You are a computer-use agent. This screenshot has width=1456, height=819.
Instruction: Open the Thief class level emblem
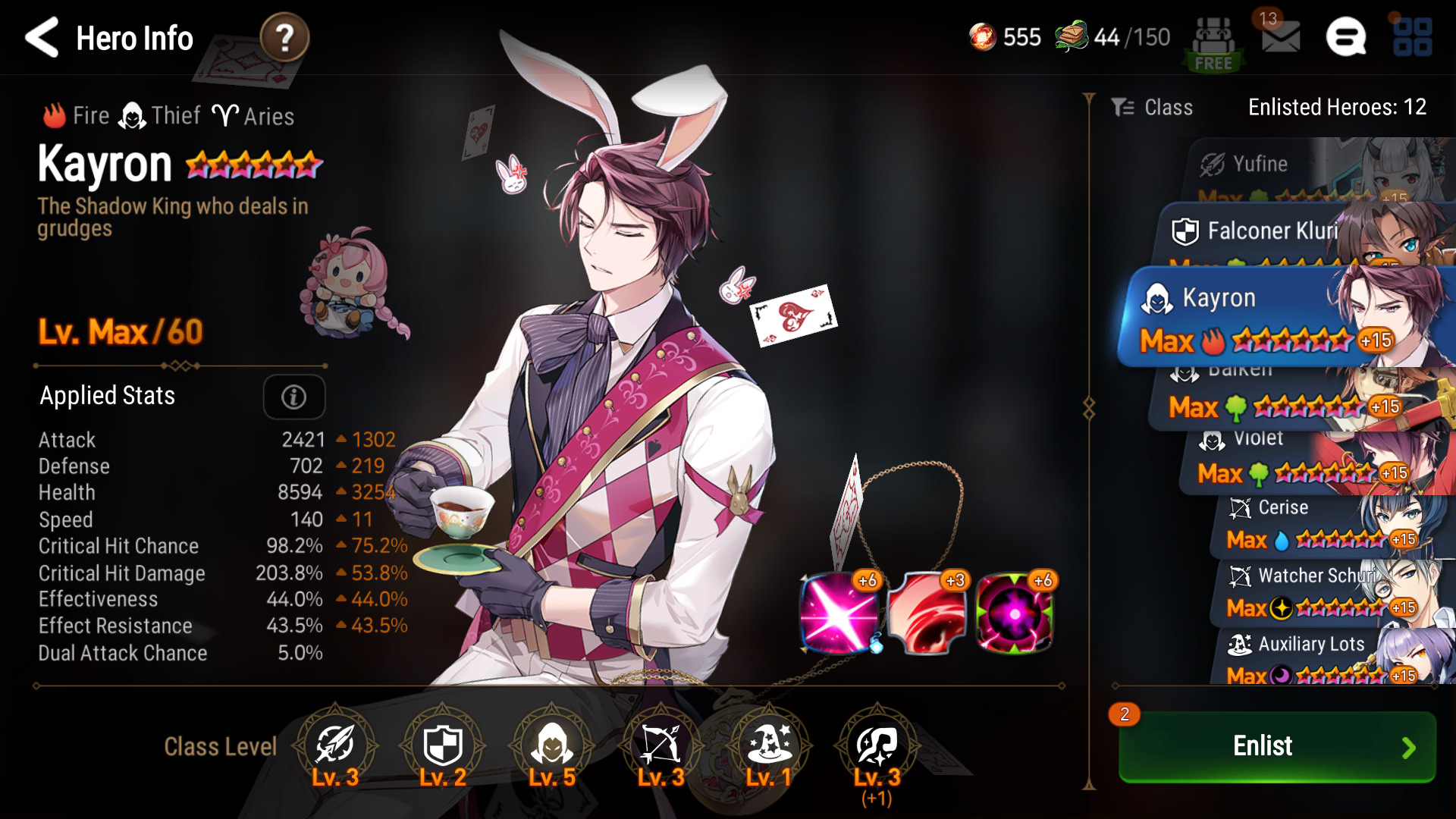(x=552, y=746)
